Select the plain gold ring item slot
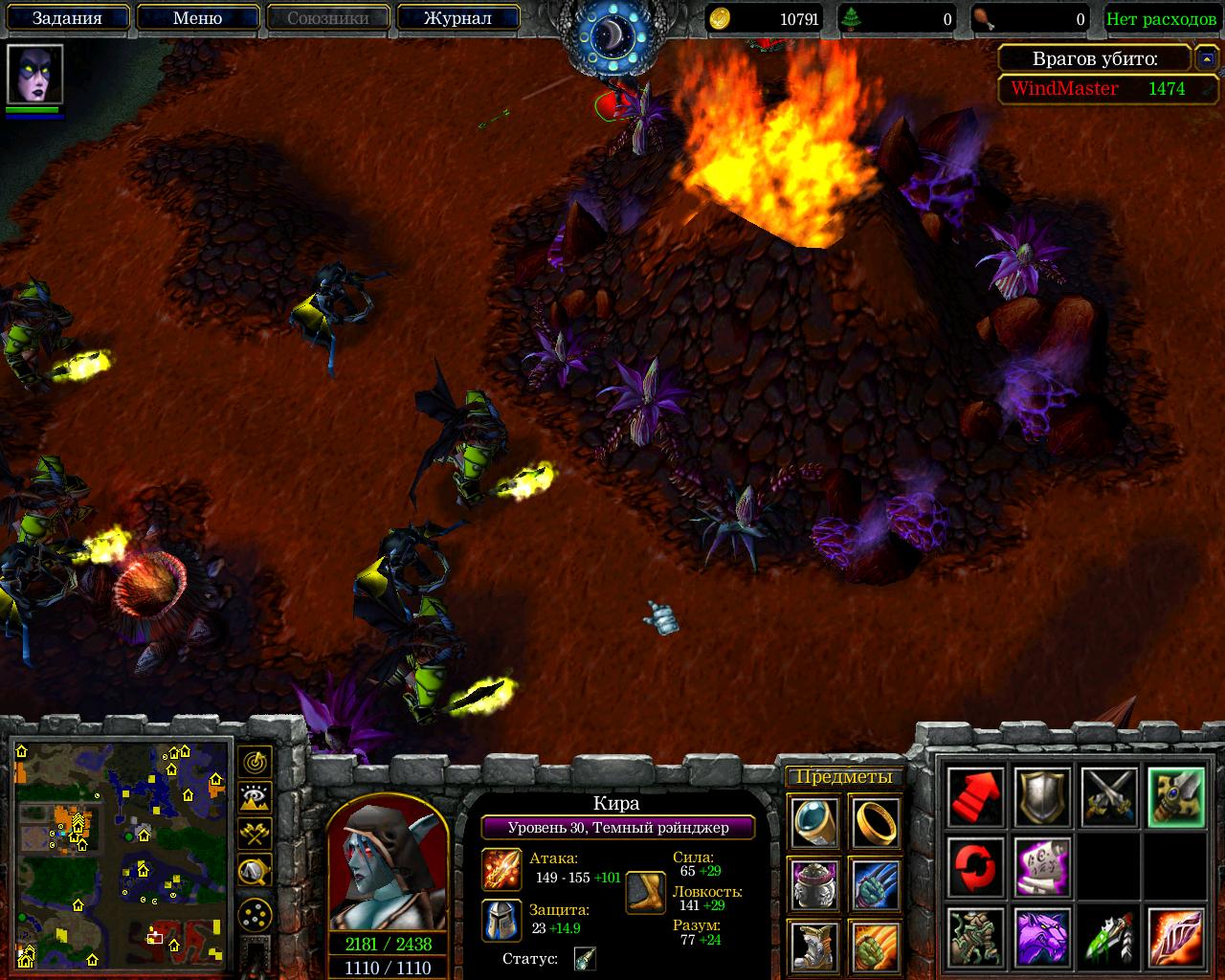This screenshot has height=980, width=1225. coord(875,822)
